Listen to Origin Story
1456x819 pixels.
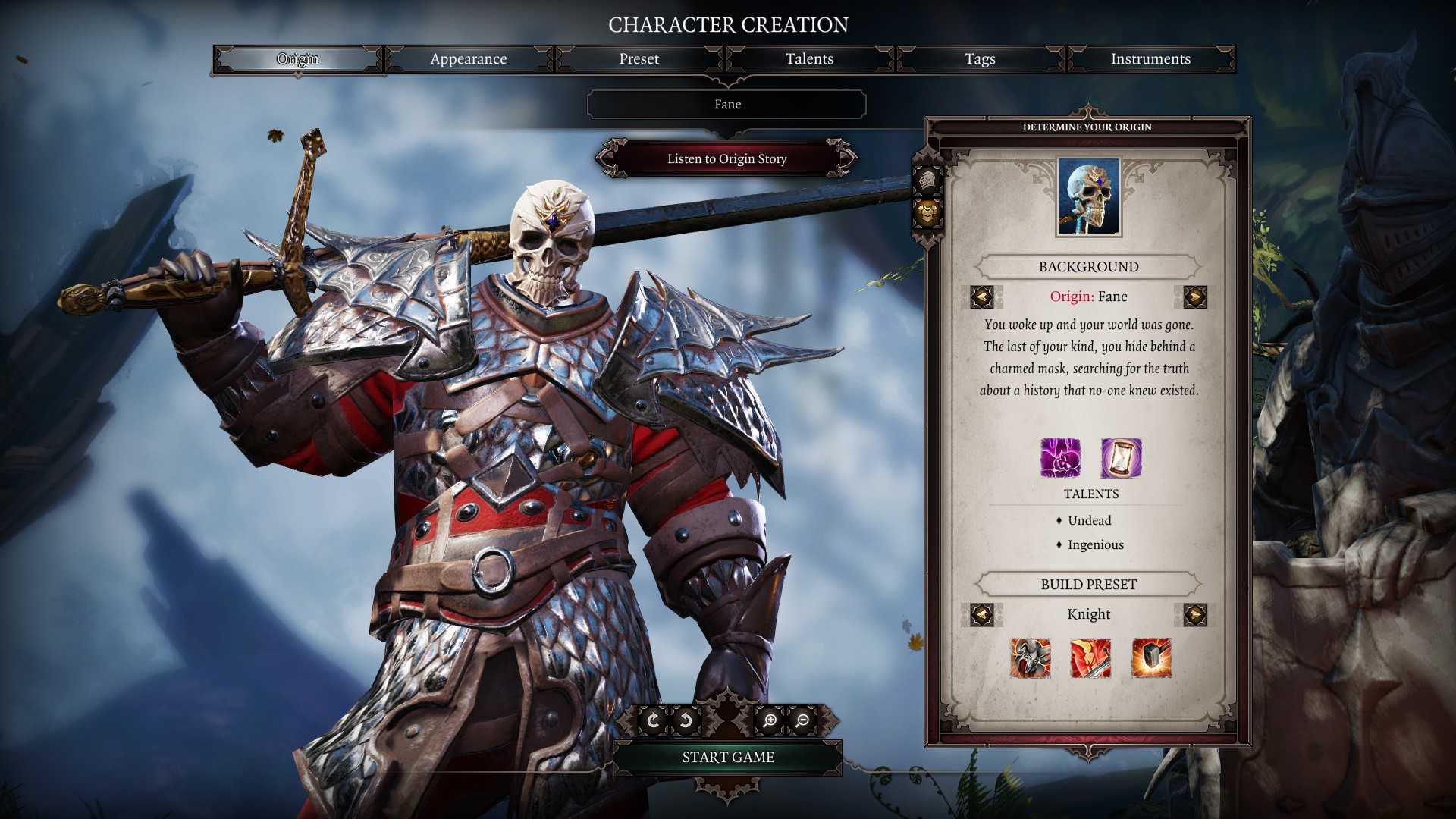click(x=726, y=158)
